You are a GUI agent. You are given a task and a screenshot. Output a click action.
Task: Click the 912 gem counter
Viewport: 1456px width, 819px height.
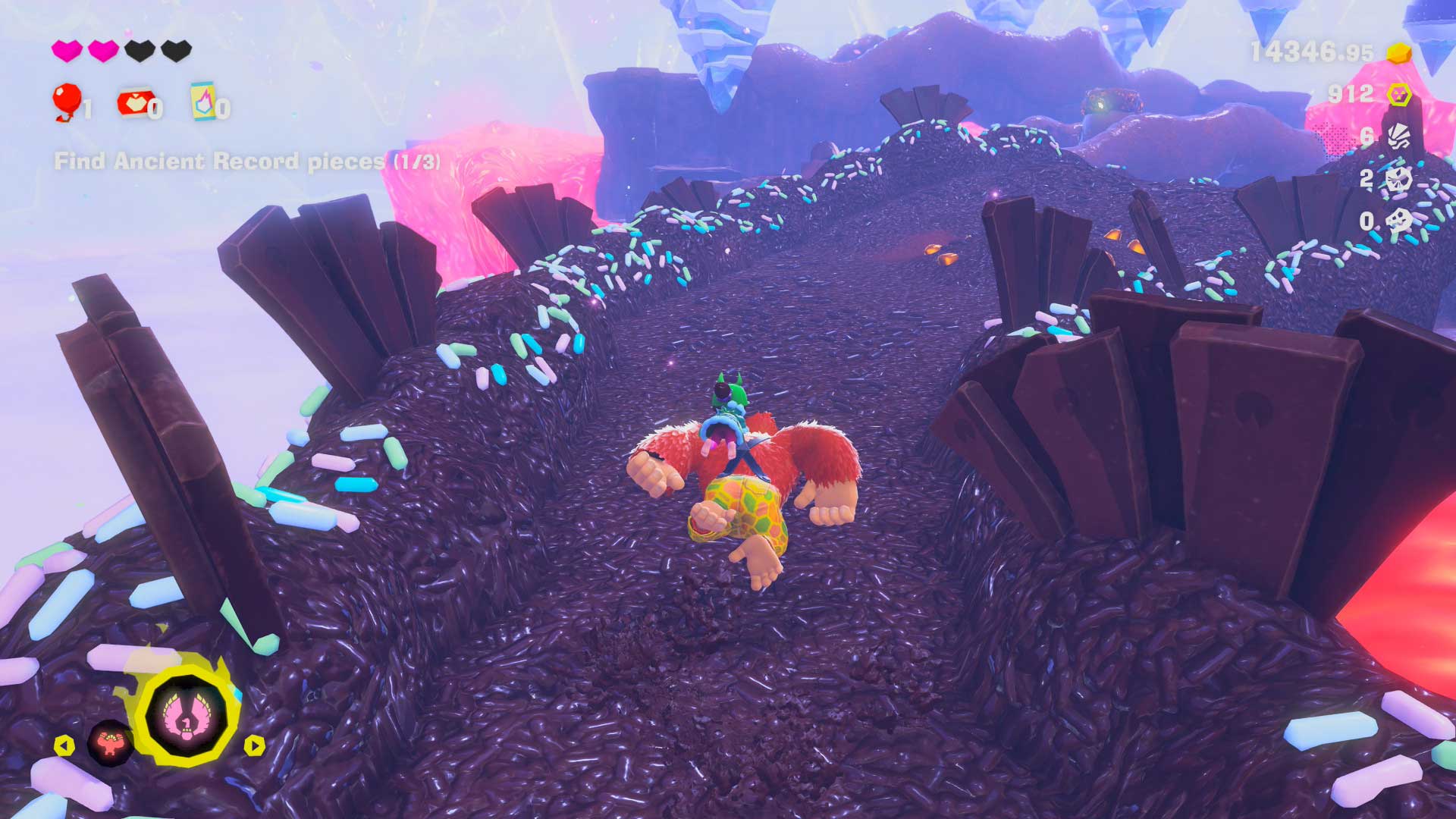pos(1350,96)
